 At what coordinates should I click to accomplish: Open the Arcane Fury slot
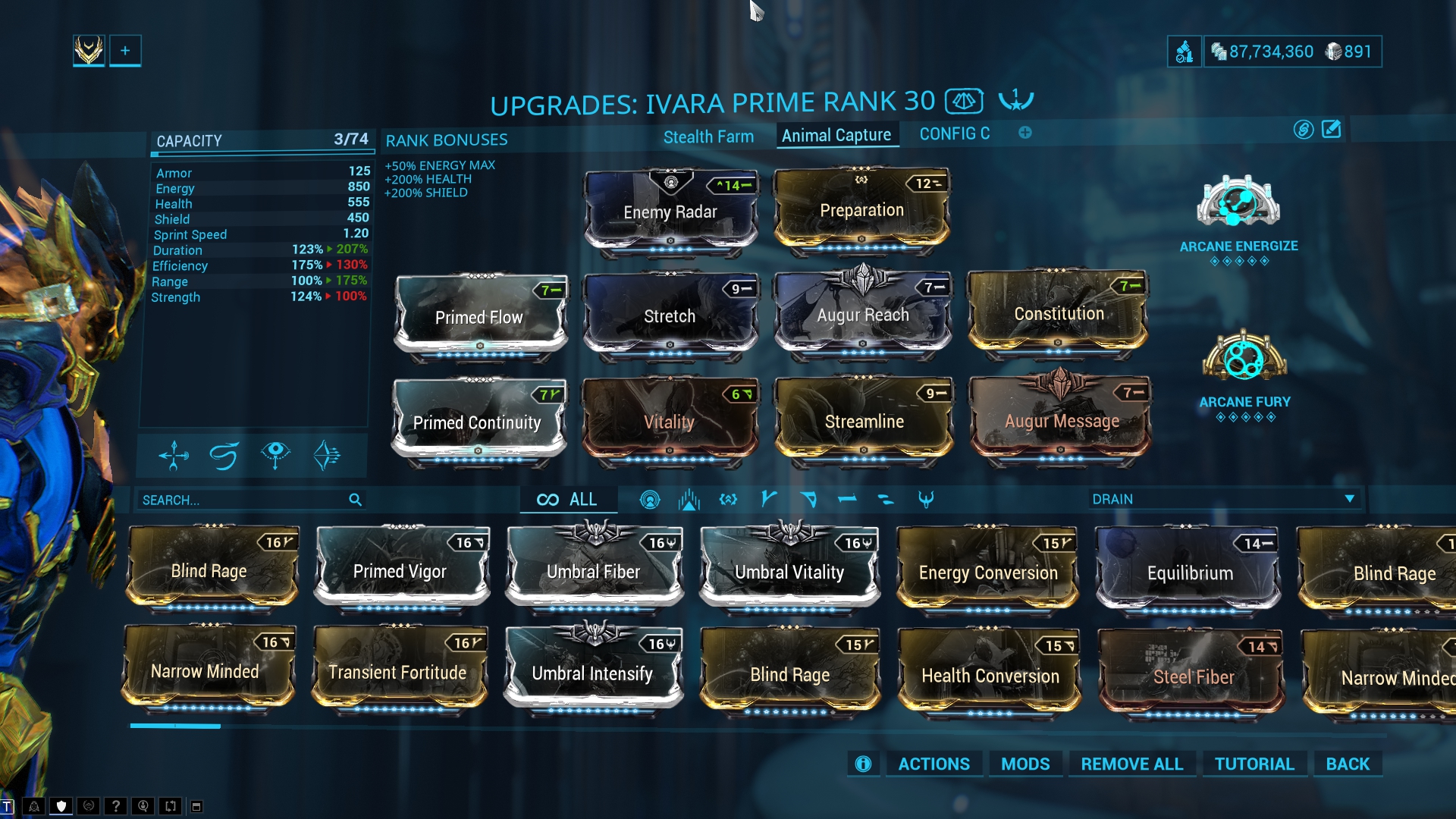point(1244,358)
